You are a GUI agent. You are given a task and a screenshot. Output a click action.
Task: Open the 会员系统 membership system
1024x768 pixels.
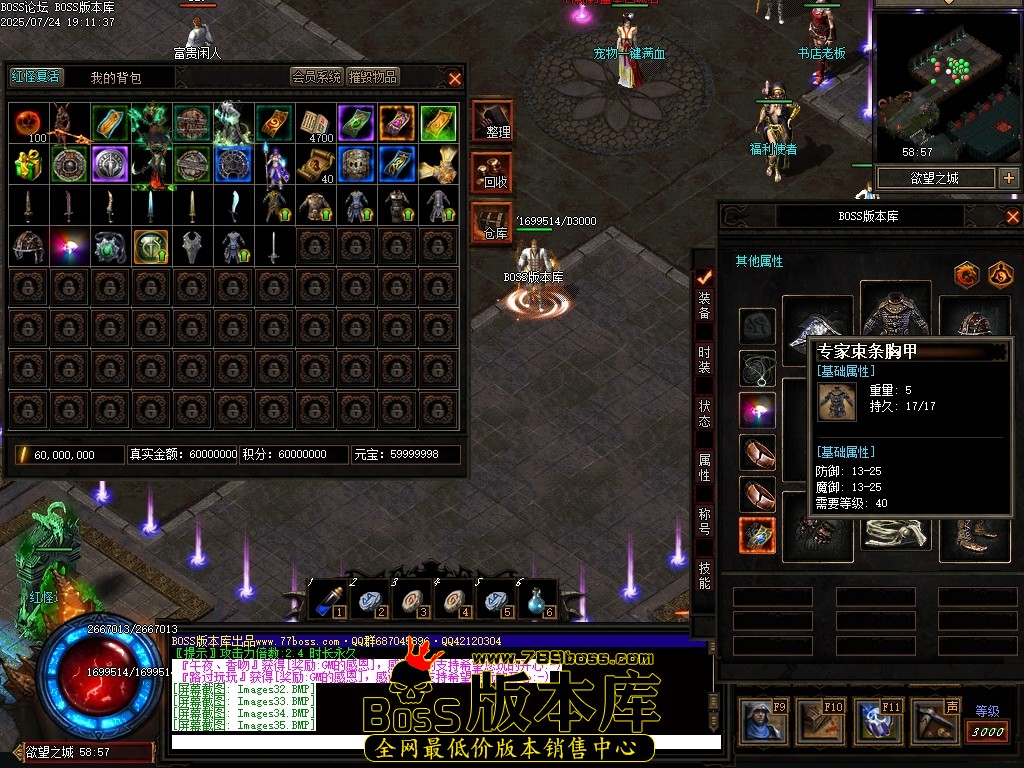(316, 77)
